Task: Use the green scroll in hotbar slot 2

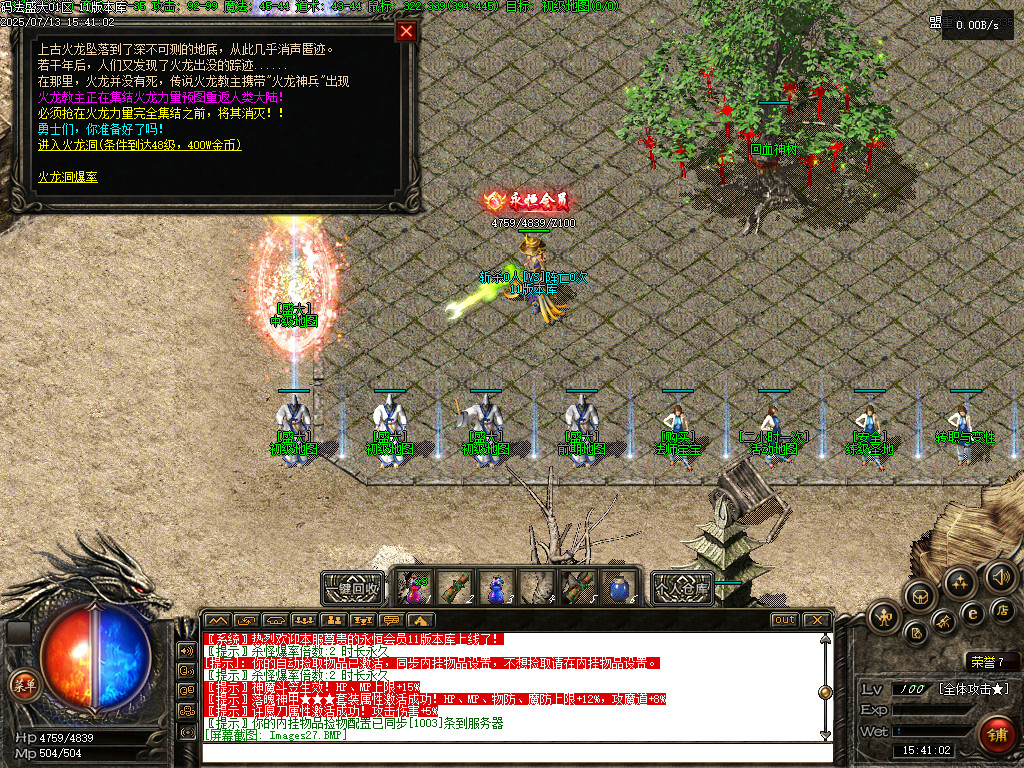Action: pyautogui.click(x=455, y=588)
